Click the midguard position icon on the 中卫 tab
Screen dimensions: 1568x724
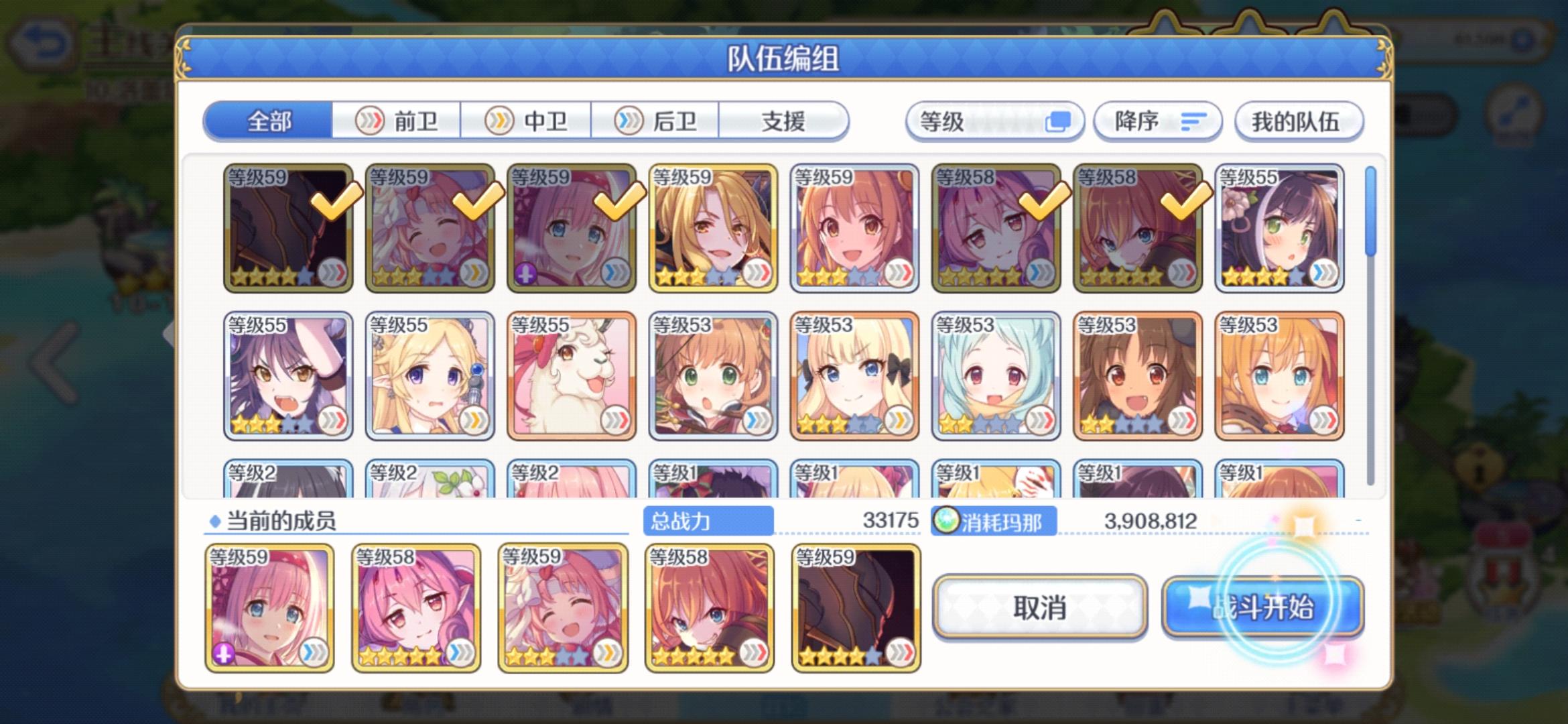tap(499, 121)
